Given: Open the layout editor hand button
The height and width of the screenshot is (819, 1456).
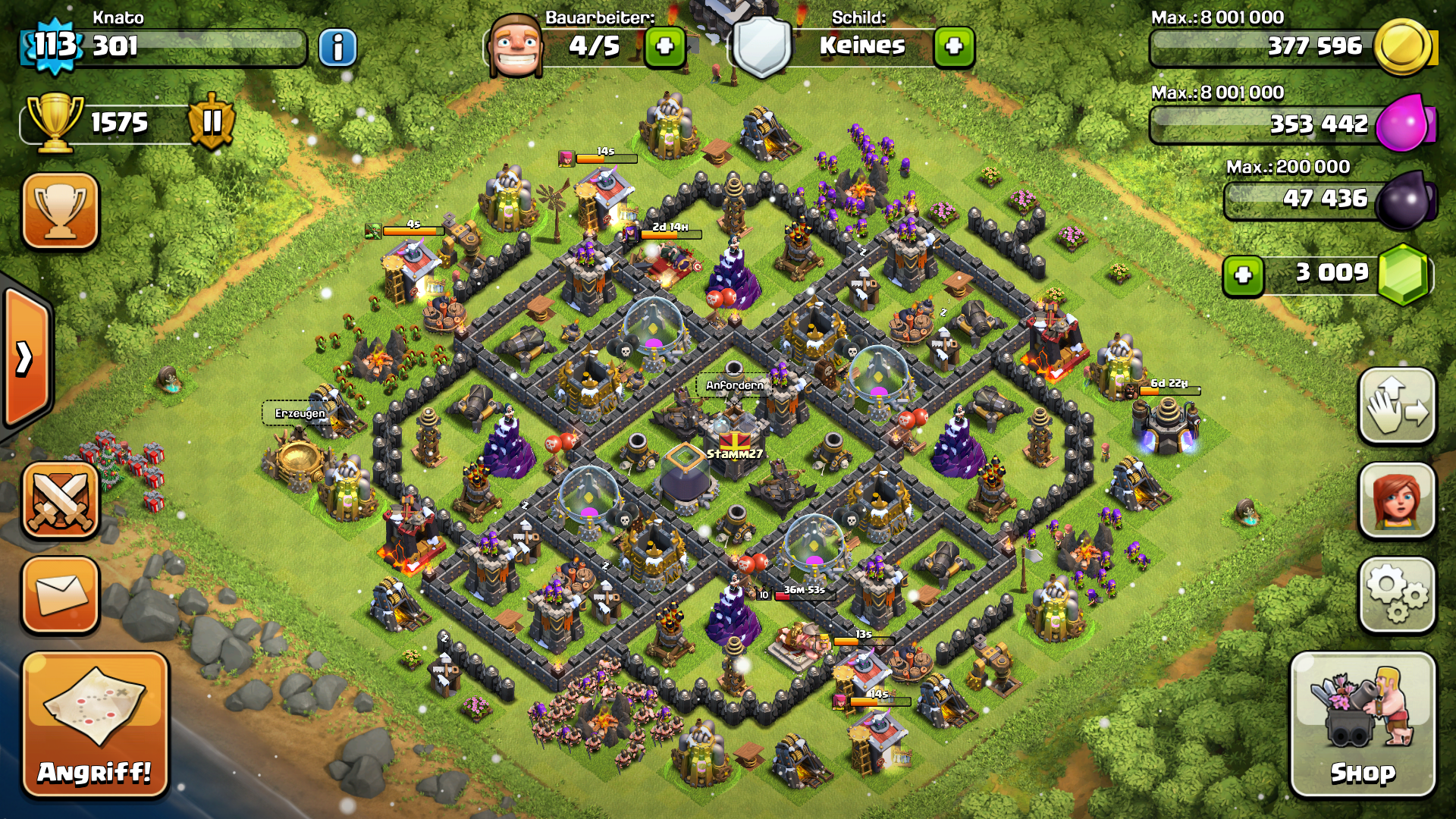Looking at the screenshot, I should (x=1397, y=406).
